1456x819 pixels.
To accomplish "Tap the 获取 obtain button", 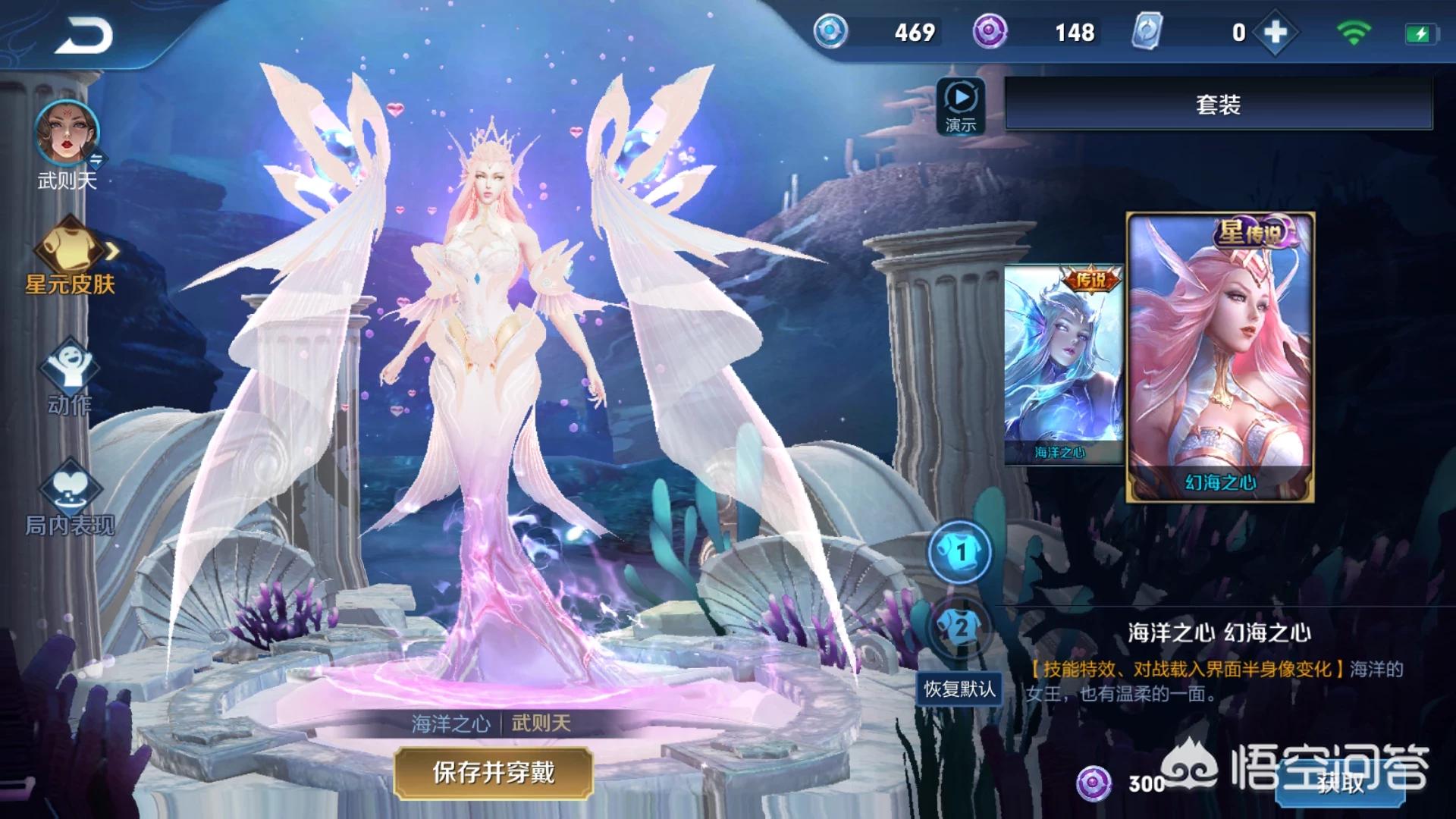I will click(x=1340, y=783).
